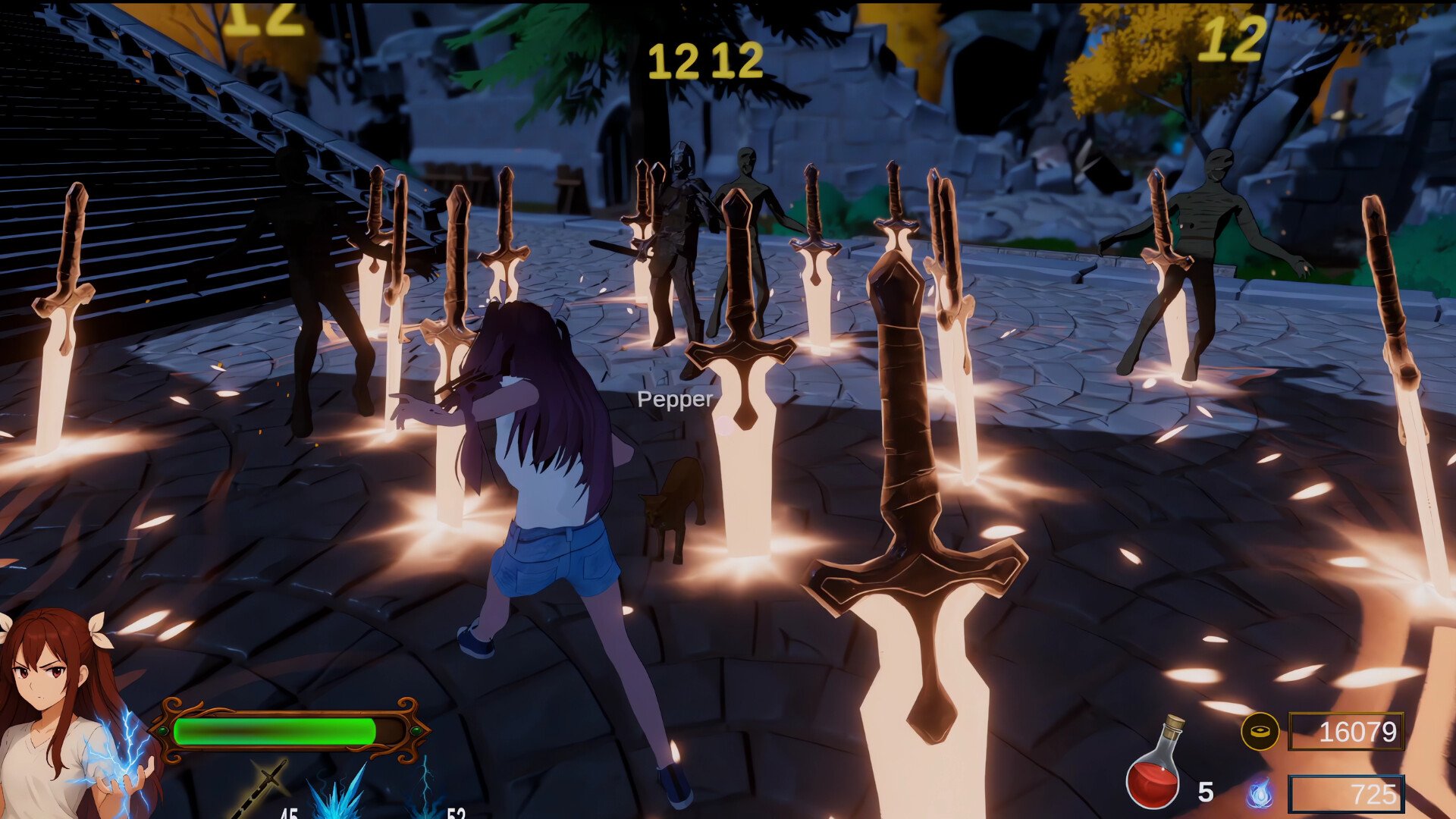This screenshot has width=1456, height=819.
Task: Select the blue soul flame icon
Action: pyautogui.click(x=1260, y=794)
